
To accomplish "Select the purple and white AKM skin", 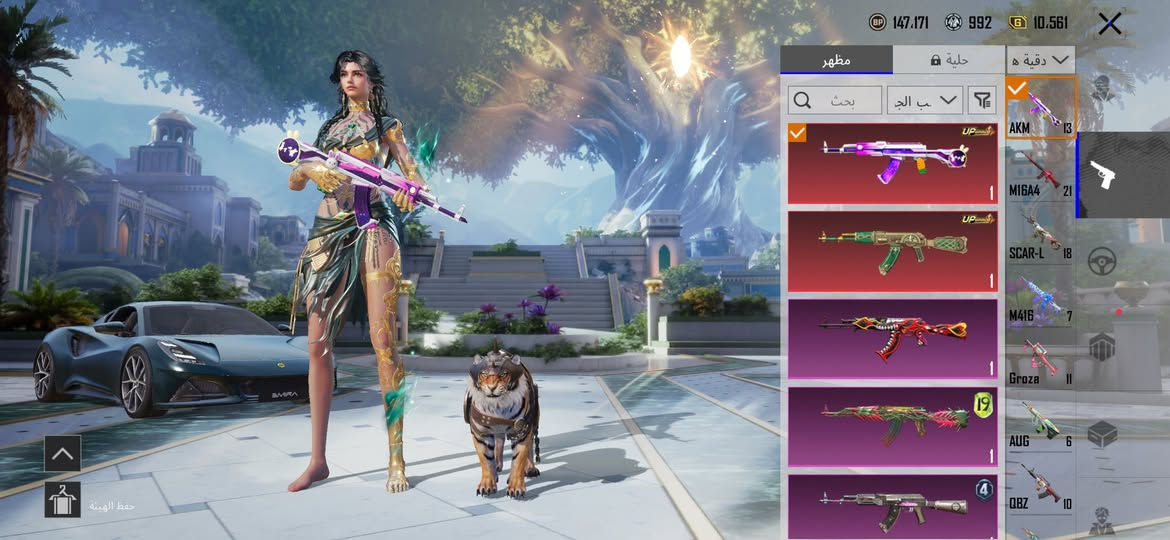I will (x=892, y=163).
